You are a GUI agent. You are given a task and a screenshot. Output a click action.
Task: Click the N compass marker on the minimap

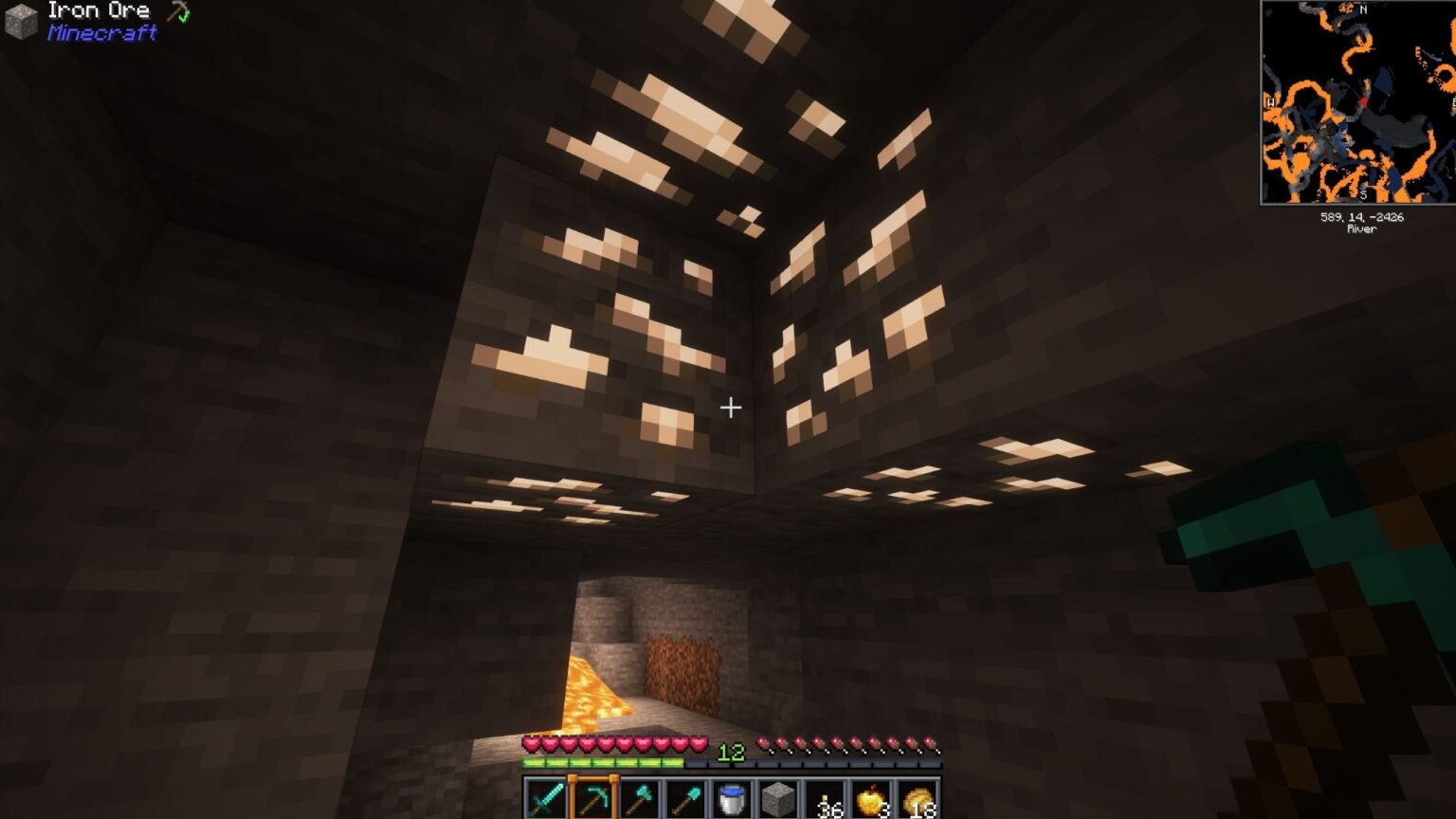point(1362,9)
